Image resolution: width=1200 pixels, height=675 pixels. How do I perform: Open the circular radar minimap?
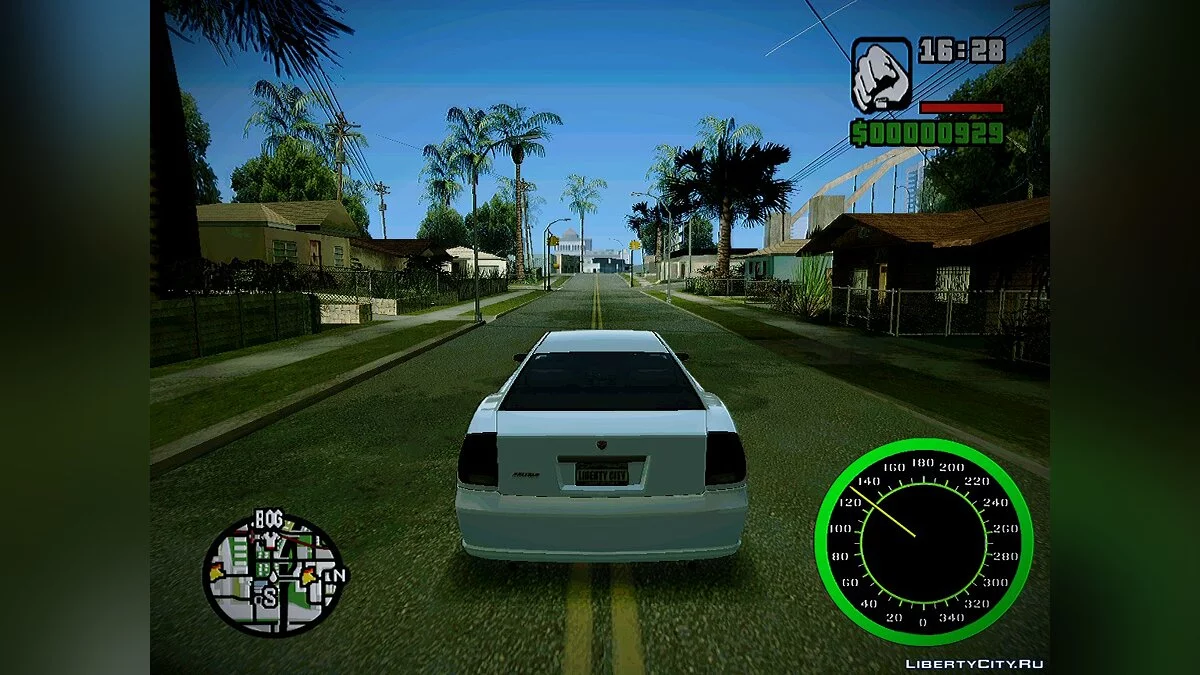(x=273, y=574)
